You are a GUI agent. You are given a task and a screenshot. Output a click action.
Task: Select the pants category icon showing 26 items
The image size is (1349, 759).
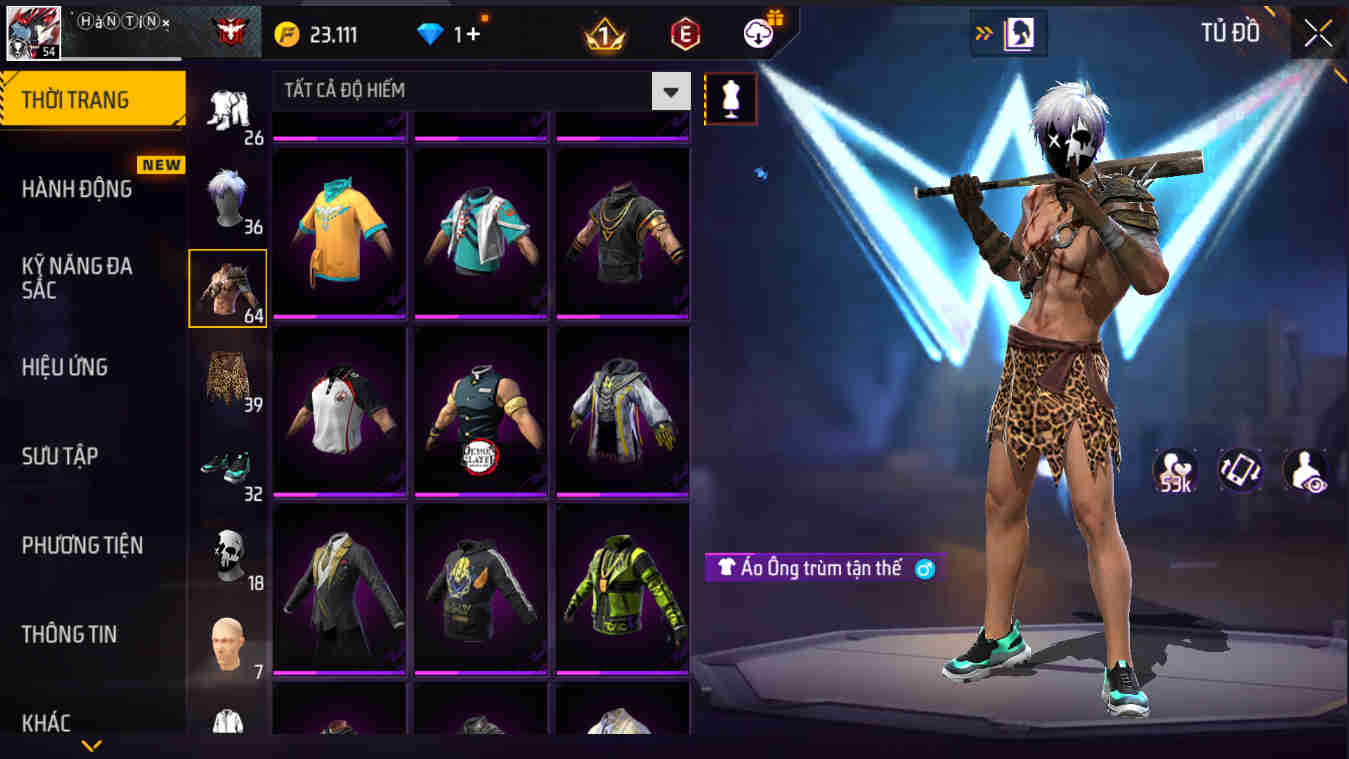coord(228,105)
